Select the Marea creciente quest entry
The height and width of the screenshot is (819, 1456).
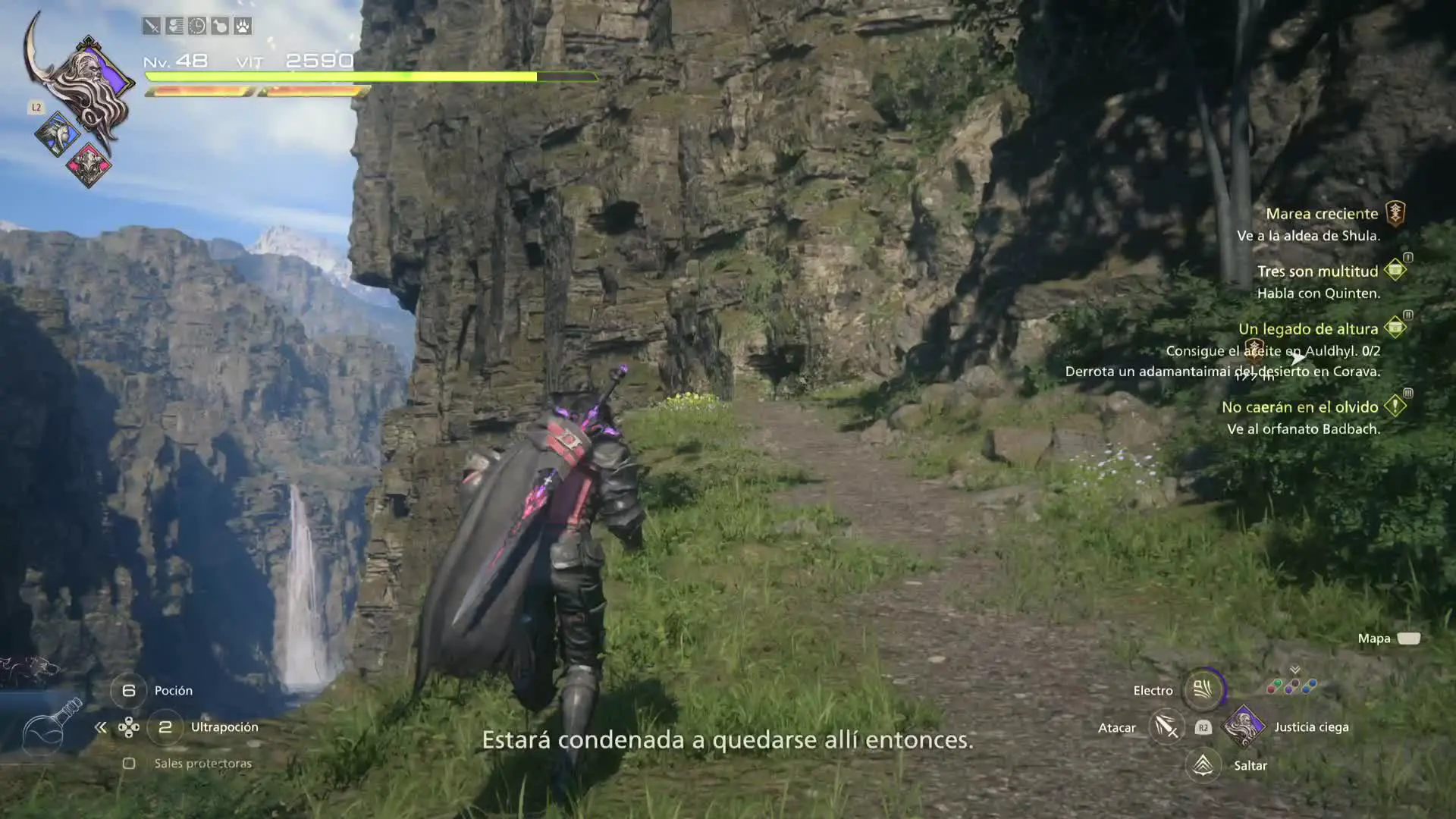(x=1321, y=214)
